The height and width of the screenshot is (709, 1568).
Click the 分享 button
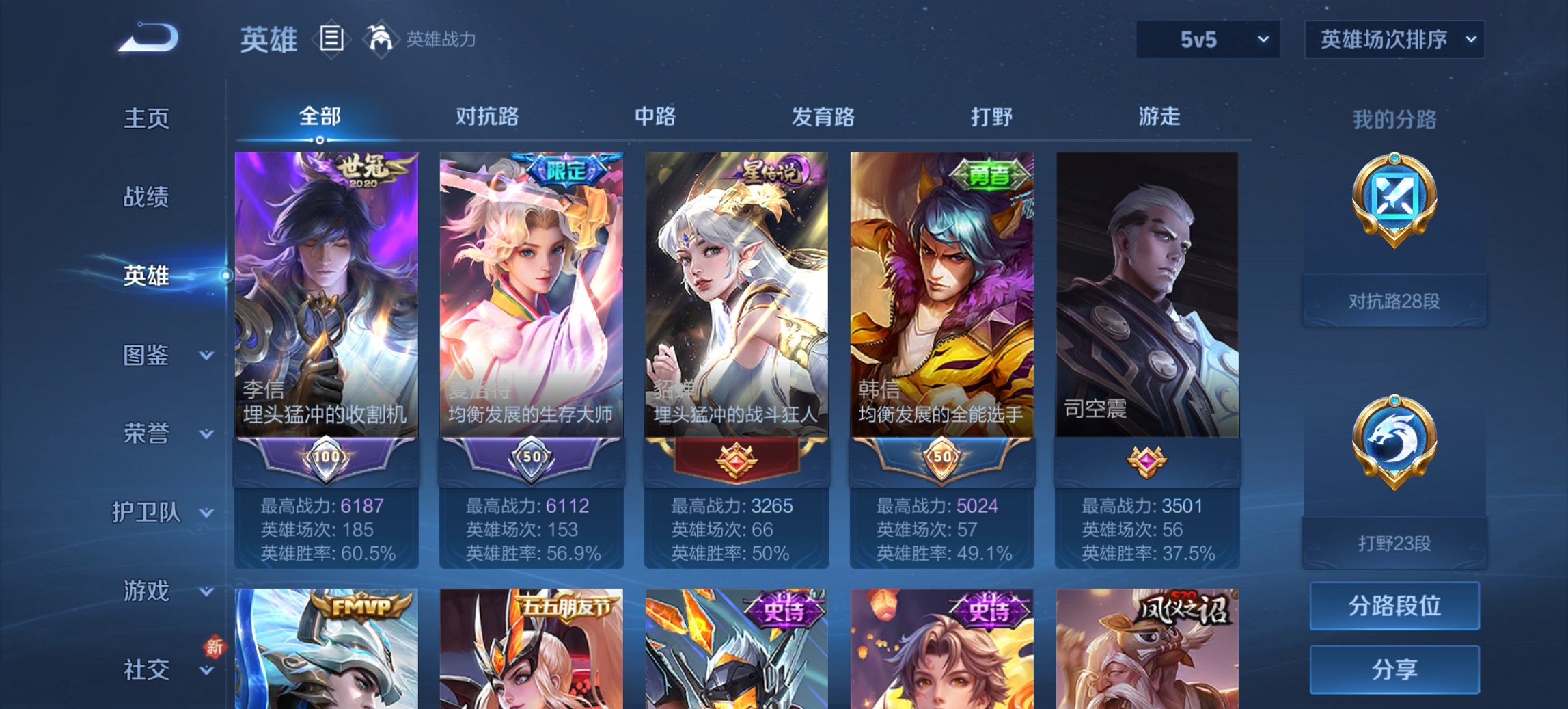[x=1394, y=668]
